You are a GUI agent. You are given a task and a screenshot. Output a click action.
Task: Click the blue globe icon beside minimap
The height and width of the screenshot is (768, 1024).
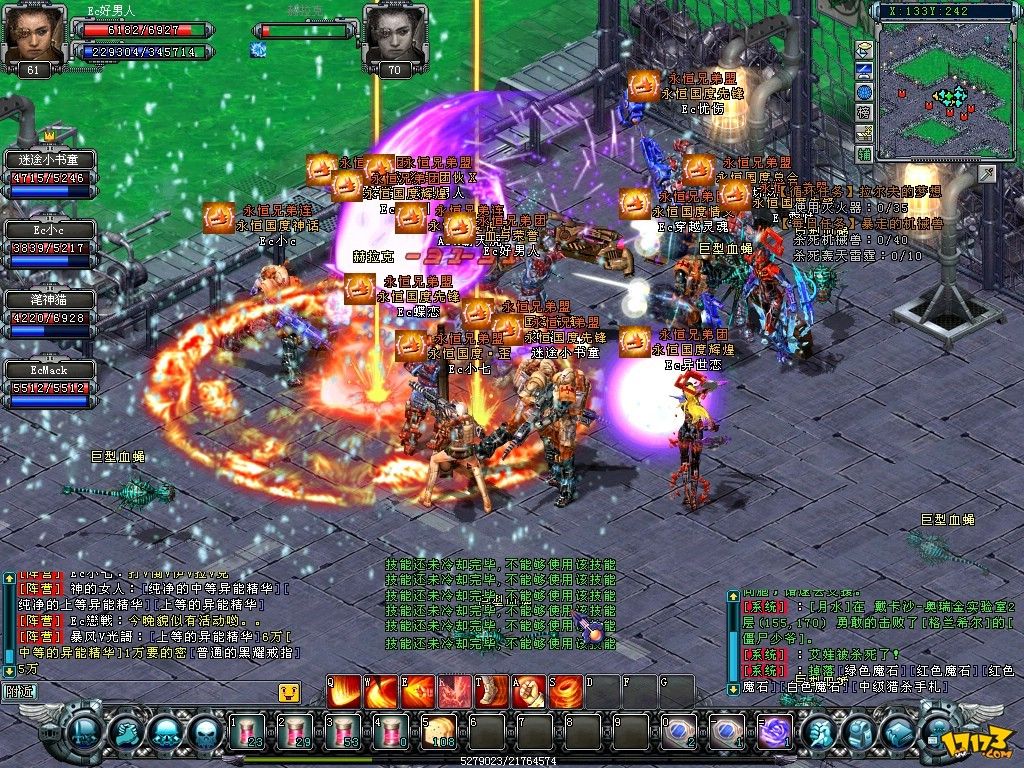click(864, 92)
